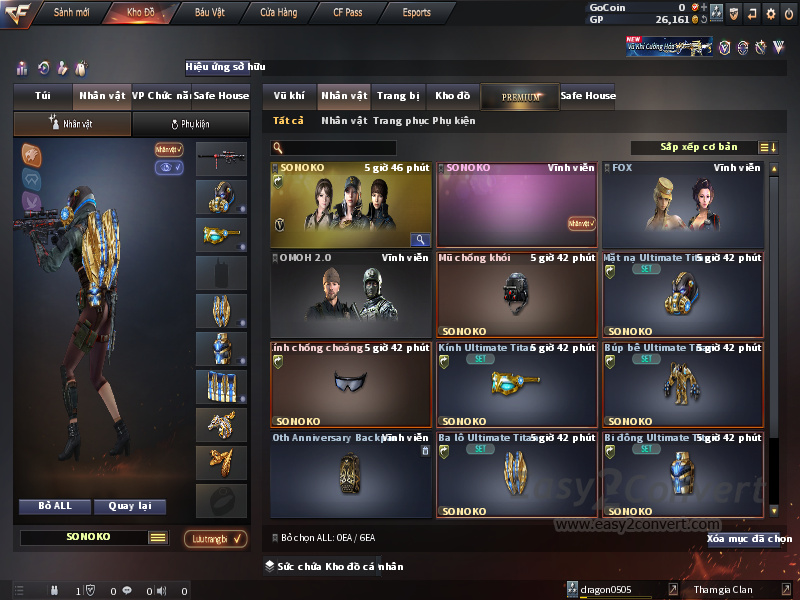Viewport: 800px width, 600px height.
Task: Save loadout with Lưu trang bị
Action: (x=216, y=539)
